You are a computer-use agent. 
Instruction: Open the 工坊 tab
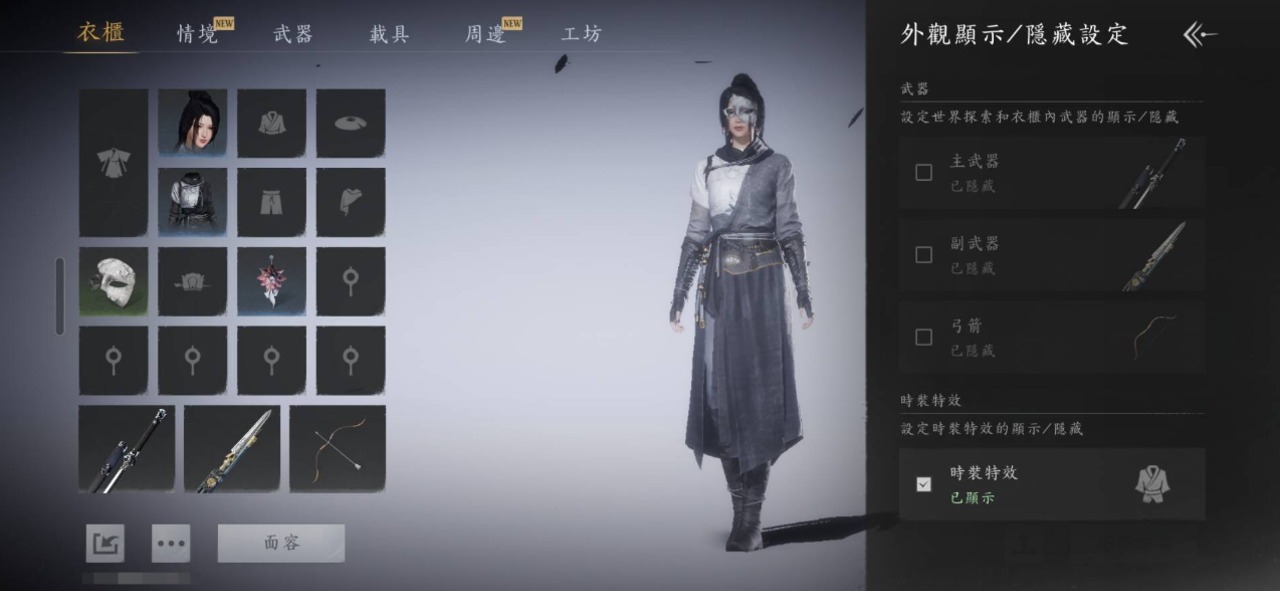tap(582, 33)
